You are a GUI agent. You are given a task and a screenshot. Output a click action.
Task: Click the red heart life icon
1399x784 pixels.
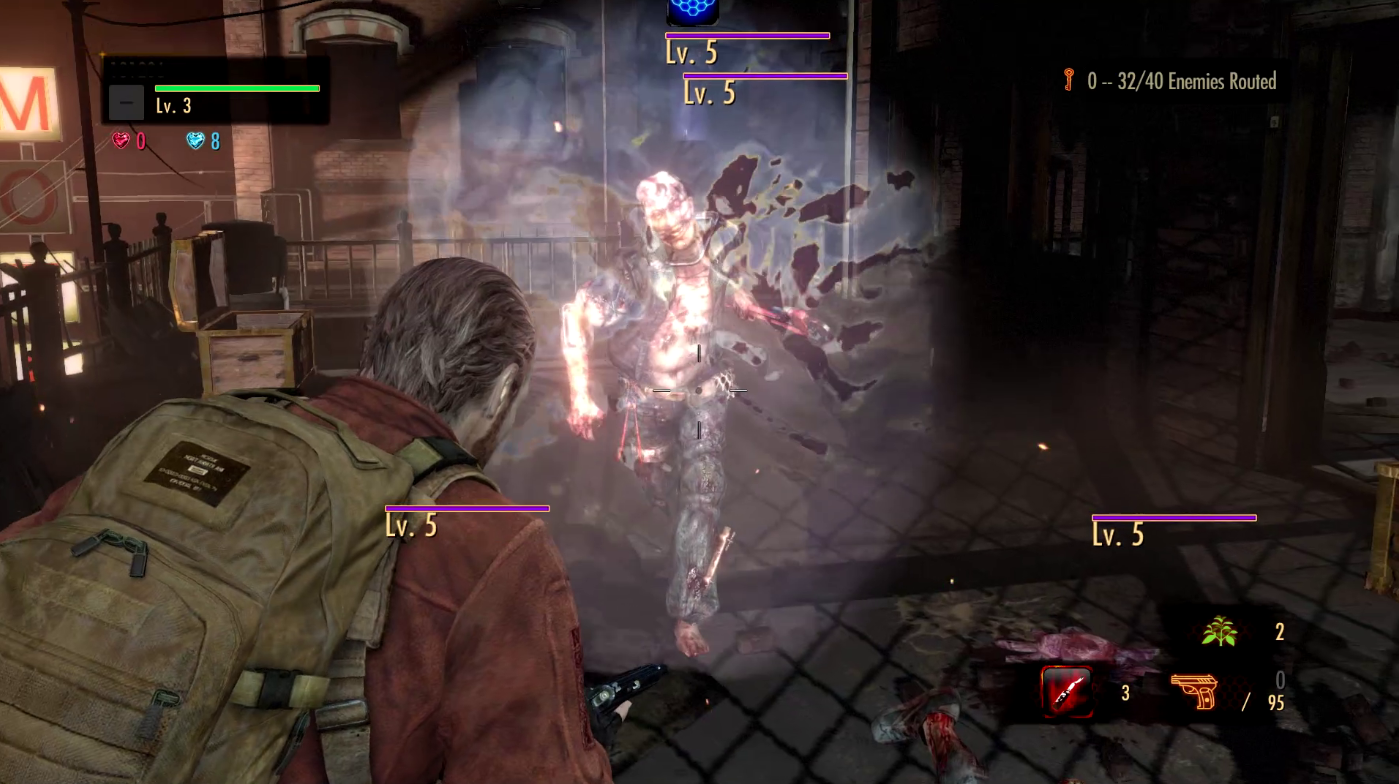(x=121, y=140)
